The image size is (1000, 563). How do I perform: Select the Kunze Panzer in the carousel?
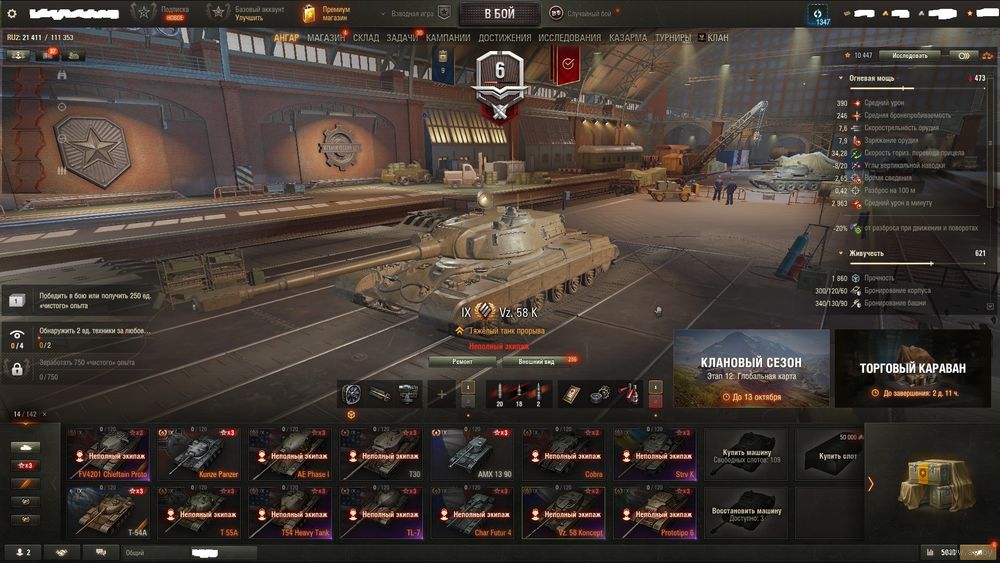(200, 454)
